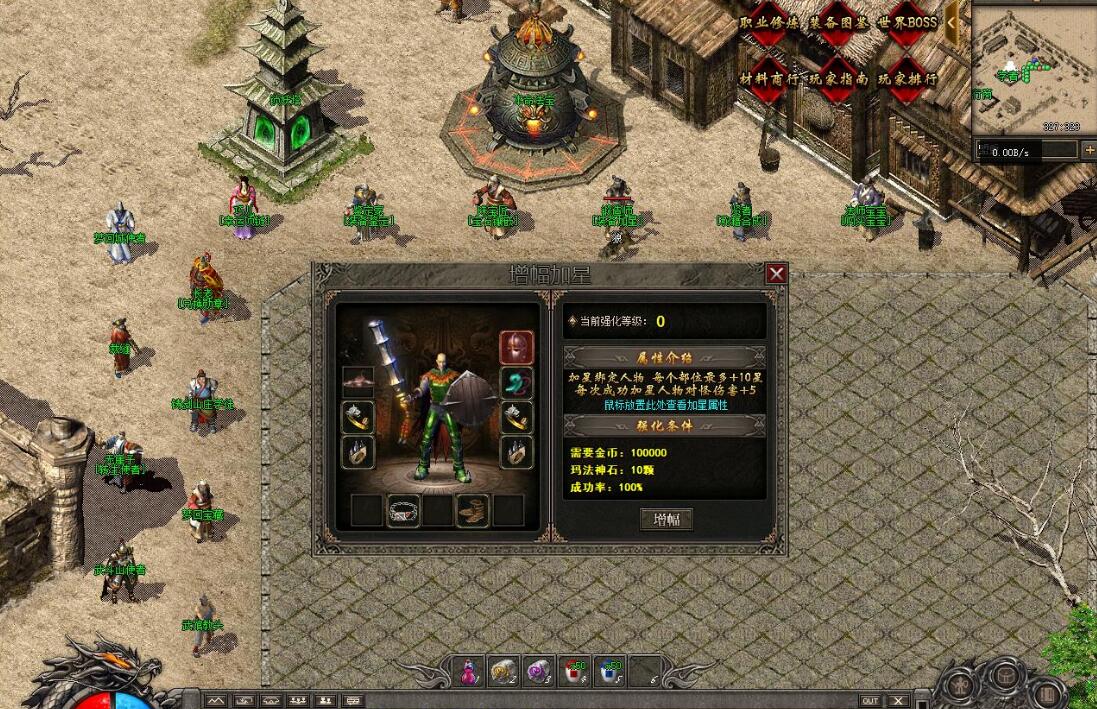Image resolution: width=1097 pixels, height=709 pixels.
Task: Use the scroll item in hotbar slot 2
Action: 504,672
